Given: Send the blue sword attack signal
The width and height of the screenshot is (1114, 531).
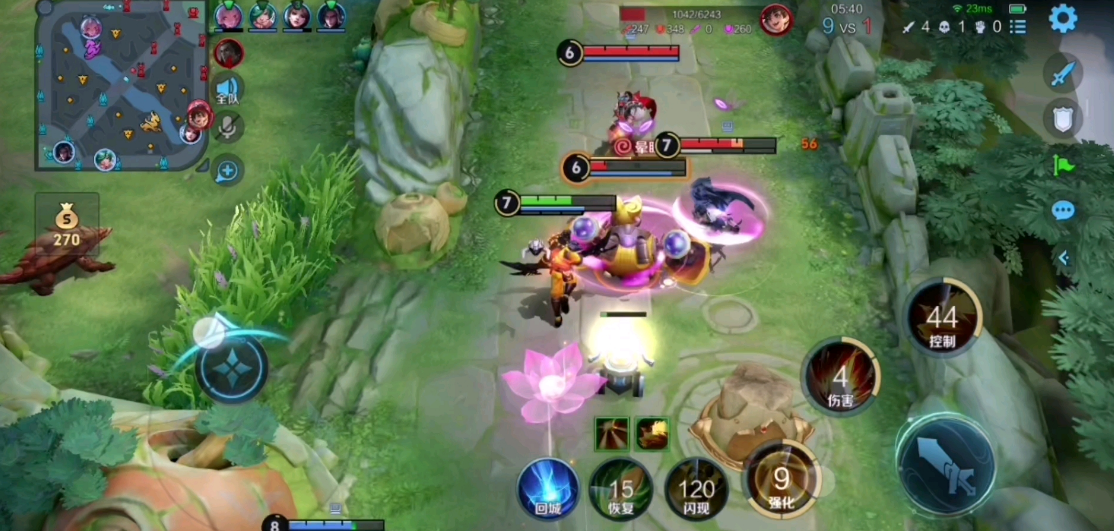Looking at the screenshot, I should (x=1063, y=73).
